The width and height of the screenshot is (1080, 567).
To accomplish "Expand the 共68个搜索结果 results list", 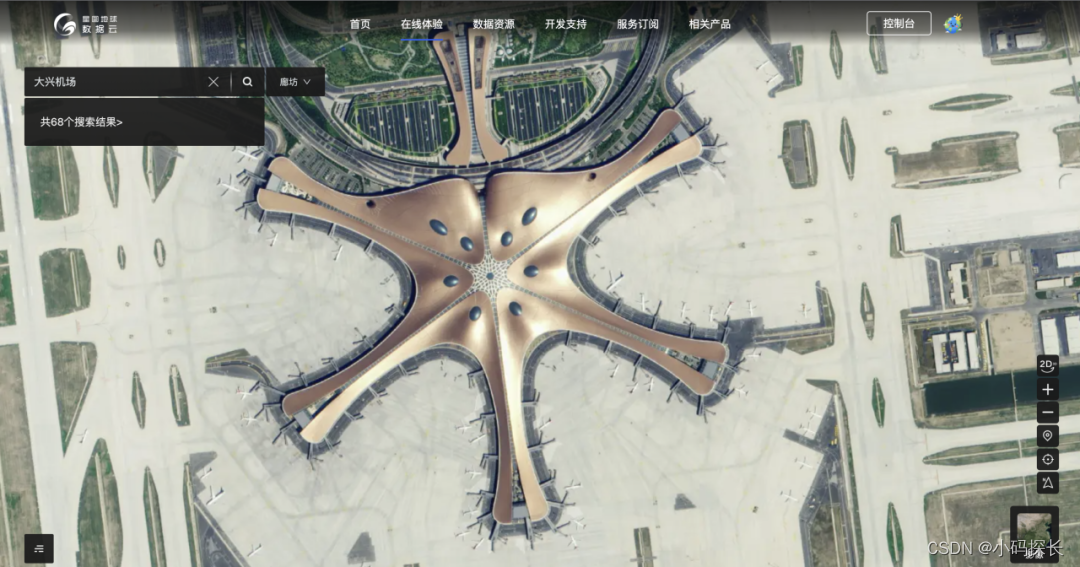I will pos(82,122).
